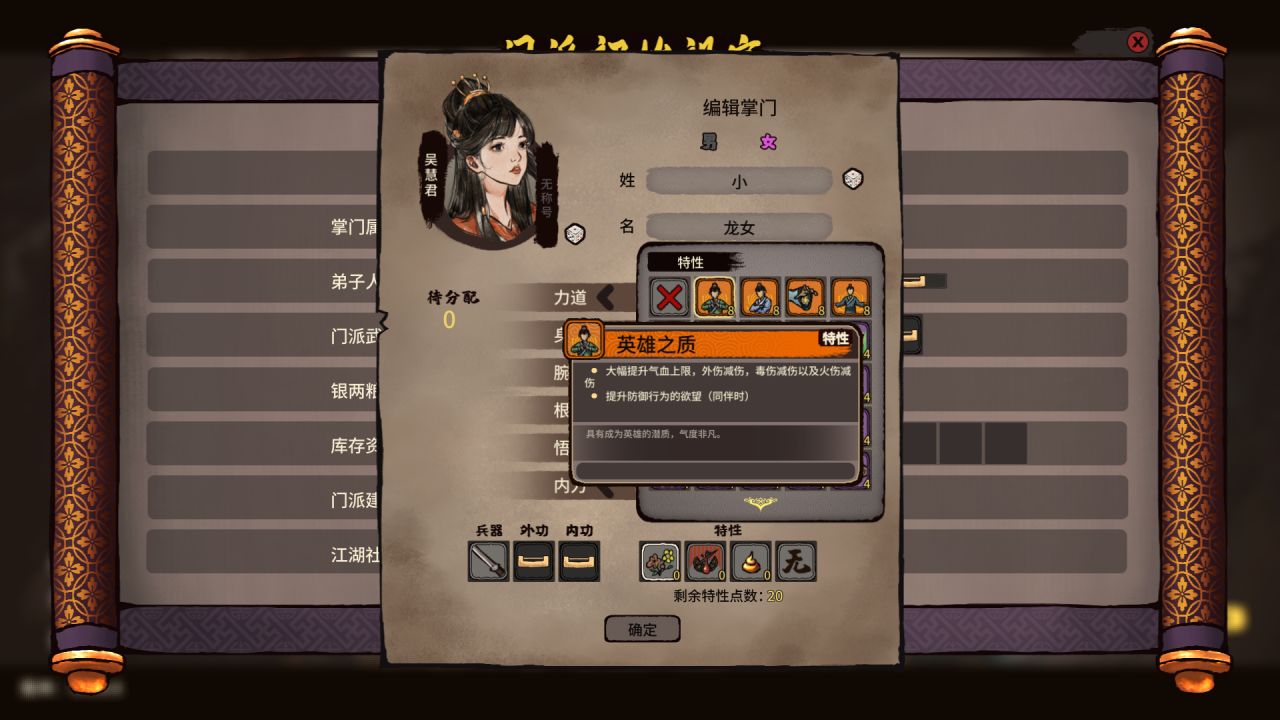Open the 外功 manual slot icon
1280x720 pixels.
pyautogui.click(x=533, y=561)
